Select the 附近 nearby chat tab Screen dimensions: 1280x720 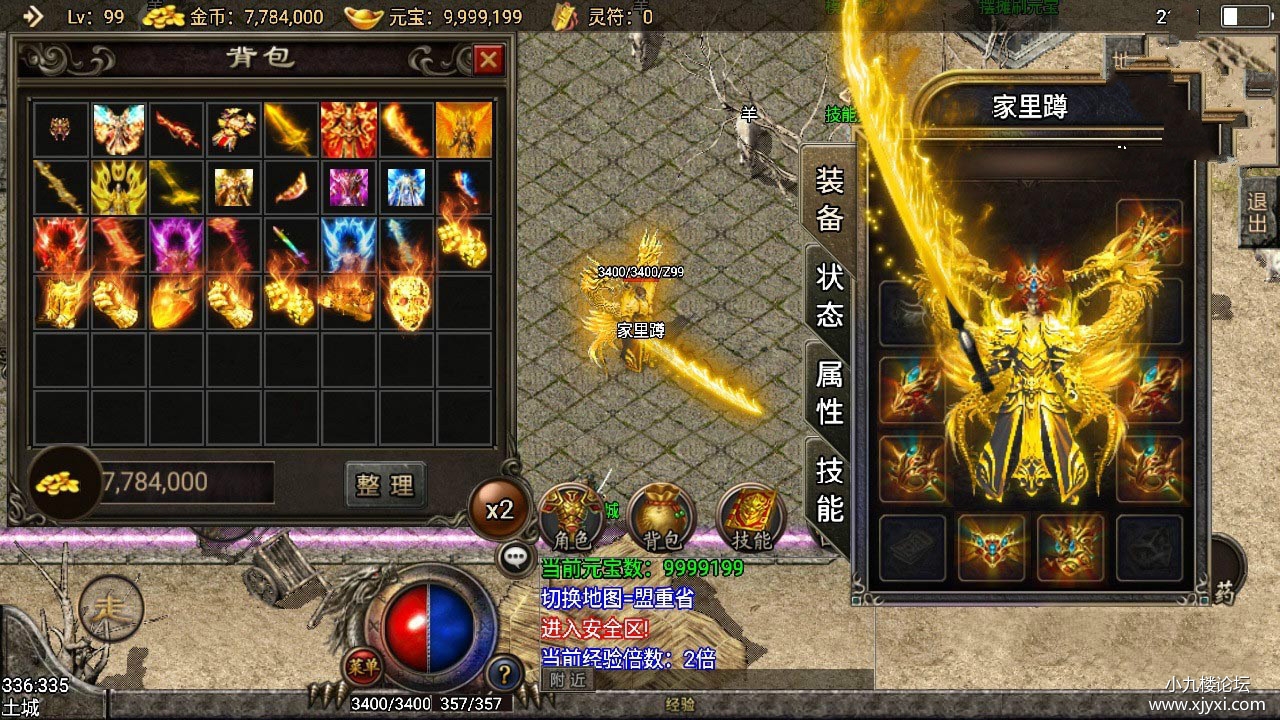coord(567,679)
